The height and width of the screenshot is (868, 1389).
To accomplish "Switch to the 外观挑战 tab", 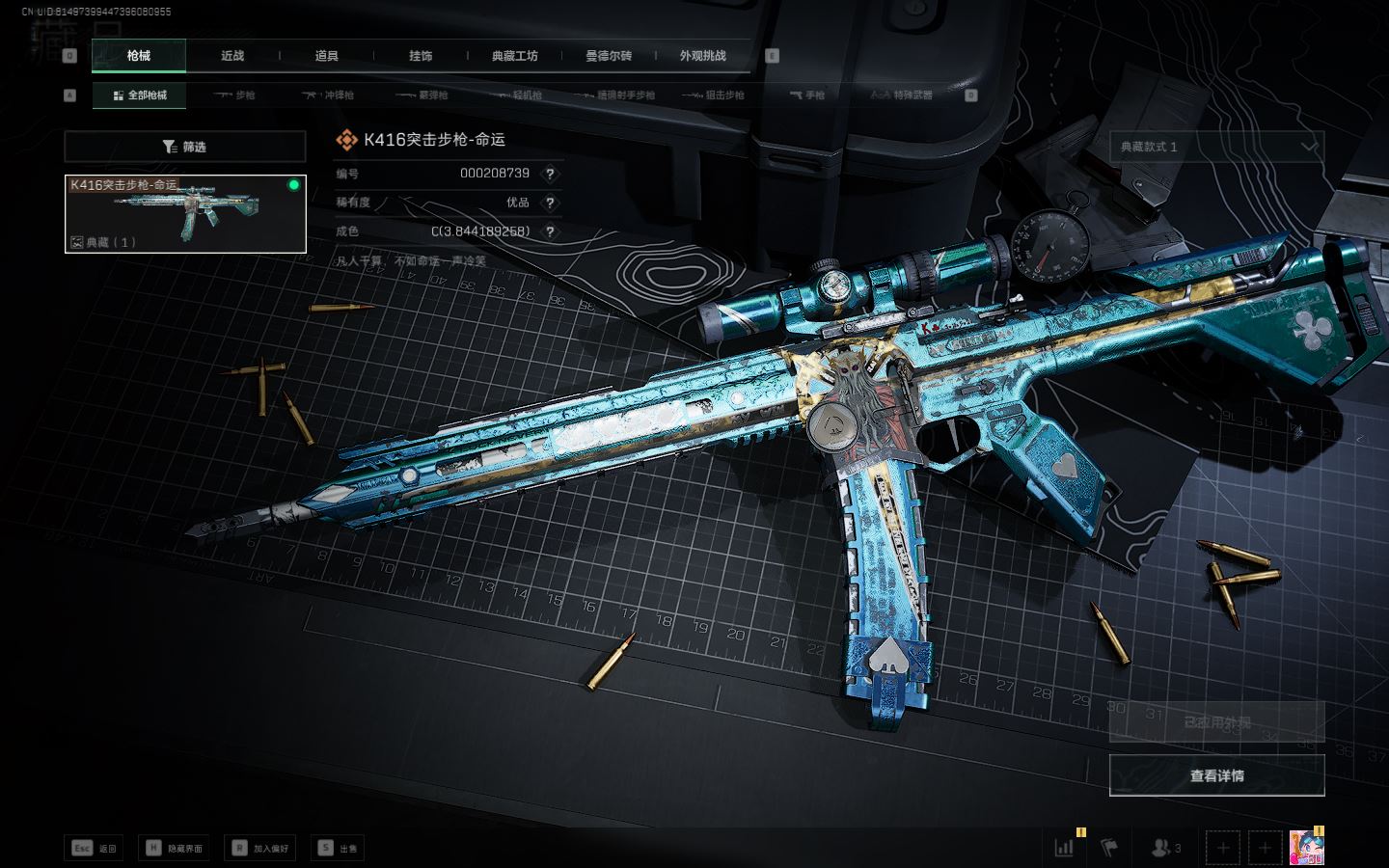I will [702, 56].
